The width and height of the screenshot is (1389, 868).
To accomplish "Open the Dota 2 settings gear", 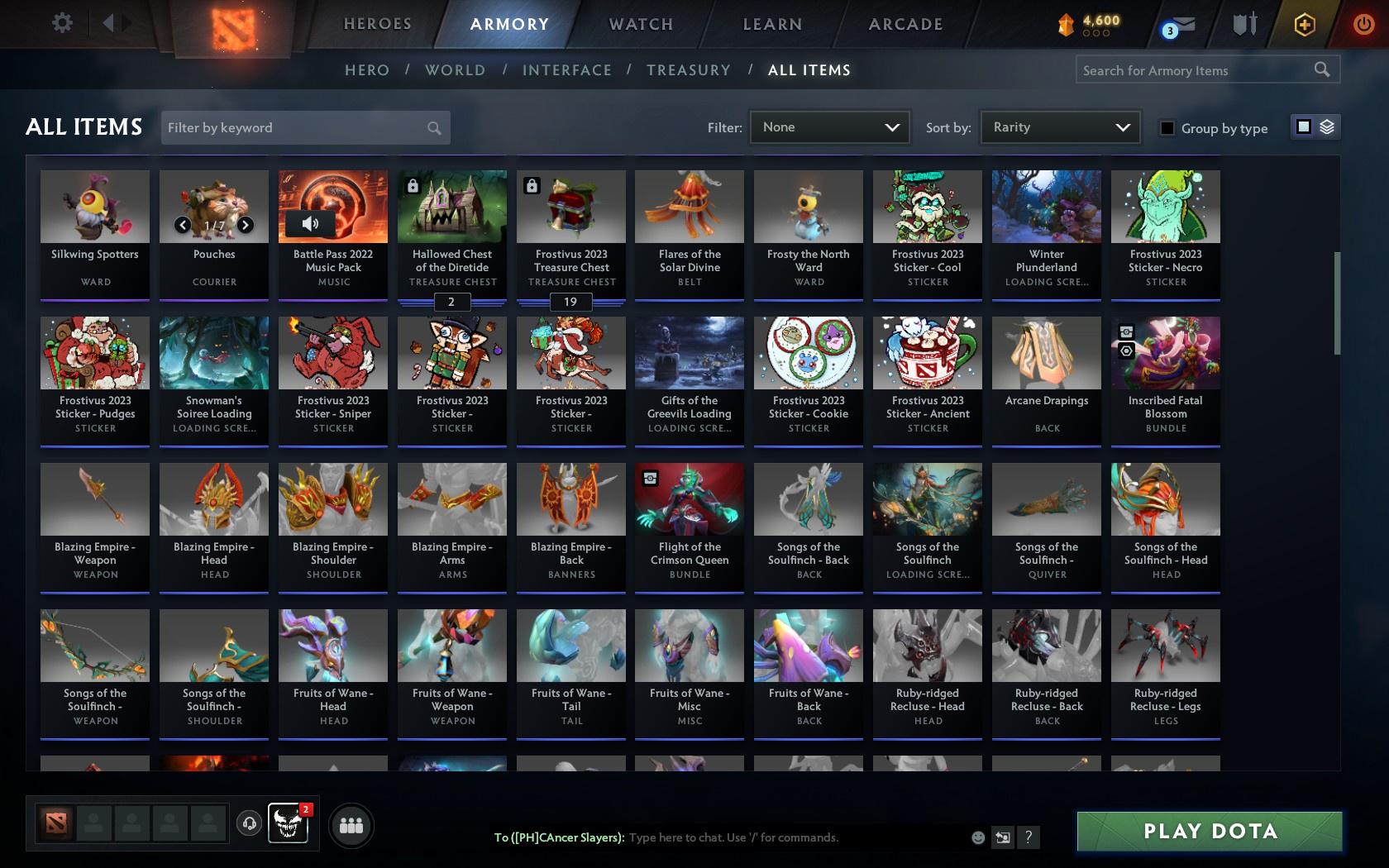I will tap(60, 22).
